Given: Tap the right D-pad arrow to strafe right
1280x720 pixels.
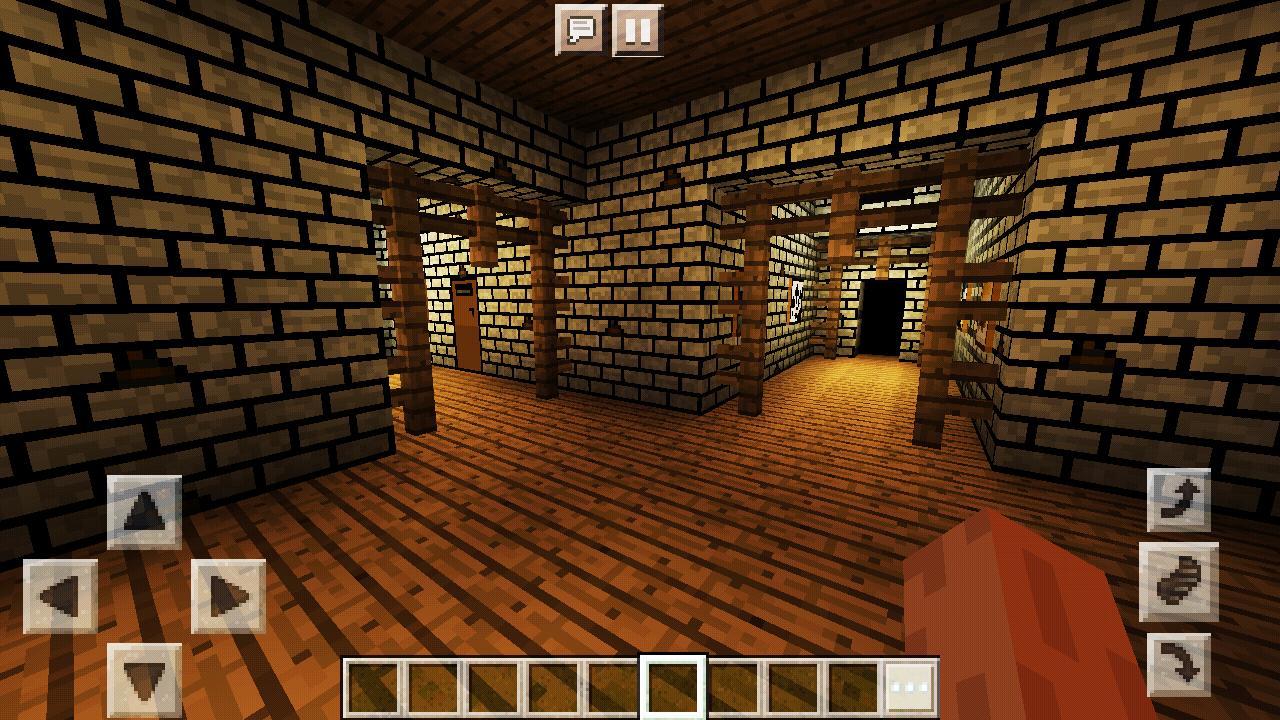Looking at the screenshot, I should (x=227, y=595).
